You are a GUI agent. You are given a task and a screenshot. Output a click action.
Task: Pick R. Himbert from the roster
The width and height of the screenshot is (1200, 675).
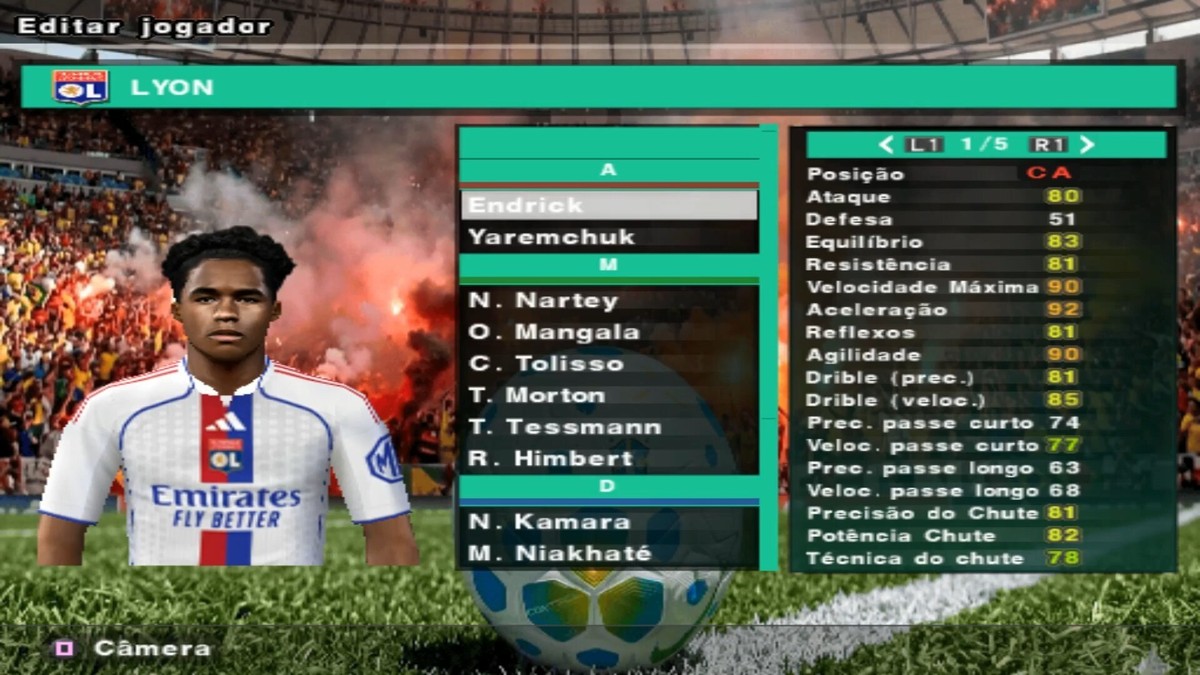click(608, 459)
